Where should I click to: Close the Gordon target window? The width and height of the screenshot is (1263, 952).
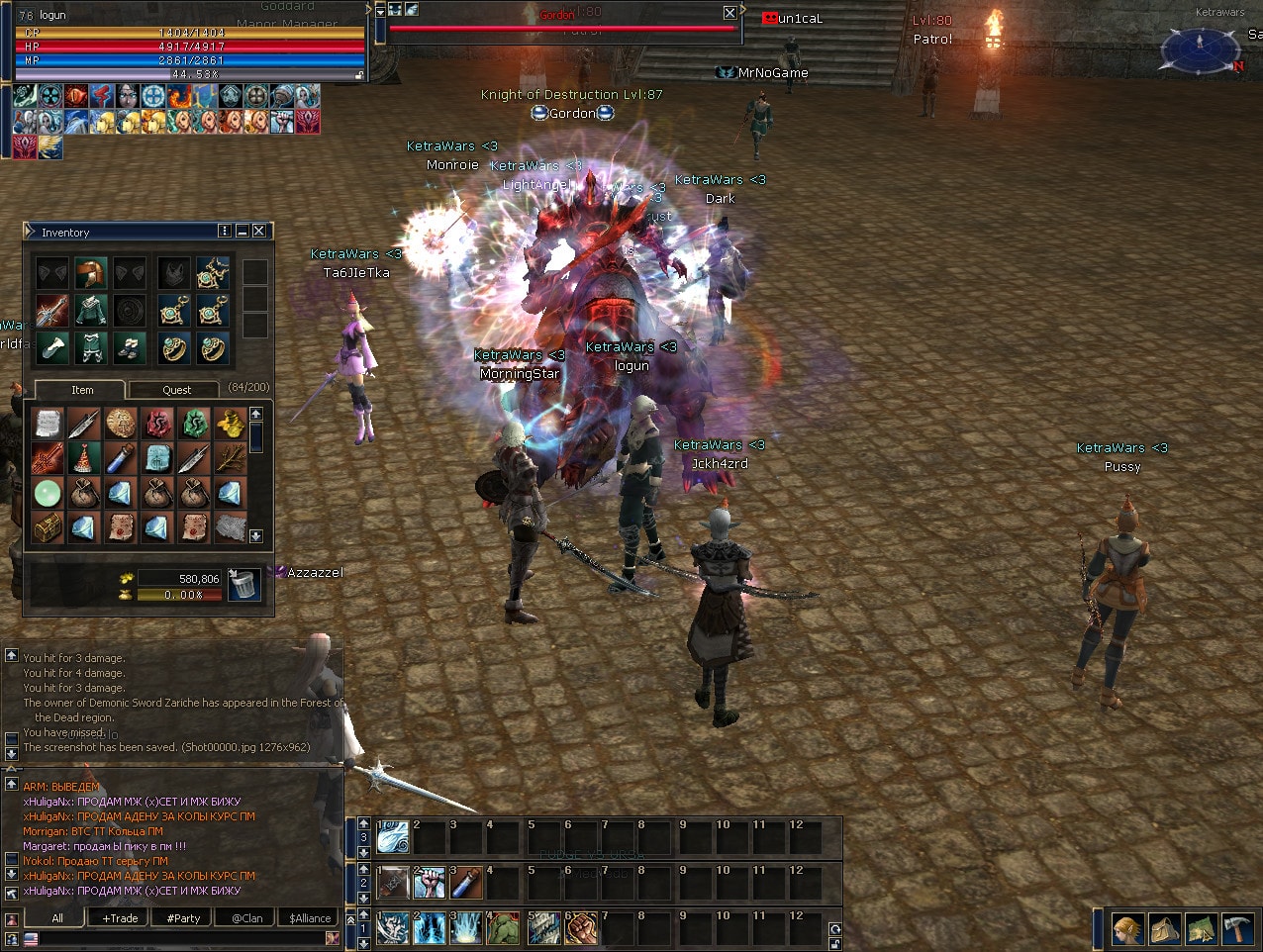(729, 13)
